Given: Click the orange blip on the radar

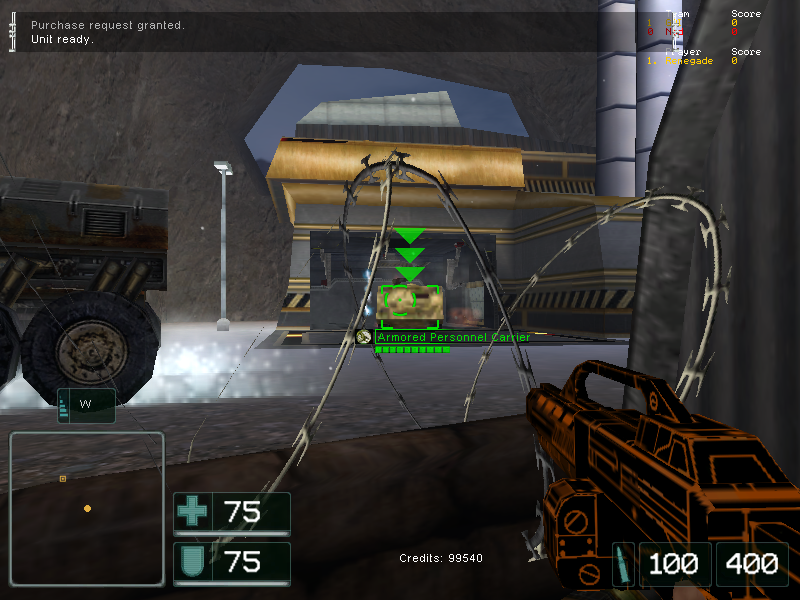Looking at the screenshot, I should pos(87,509).
